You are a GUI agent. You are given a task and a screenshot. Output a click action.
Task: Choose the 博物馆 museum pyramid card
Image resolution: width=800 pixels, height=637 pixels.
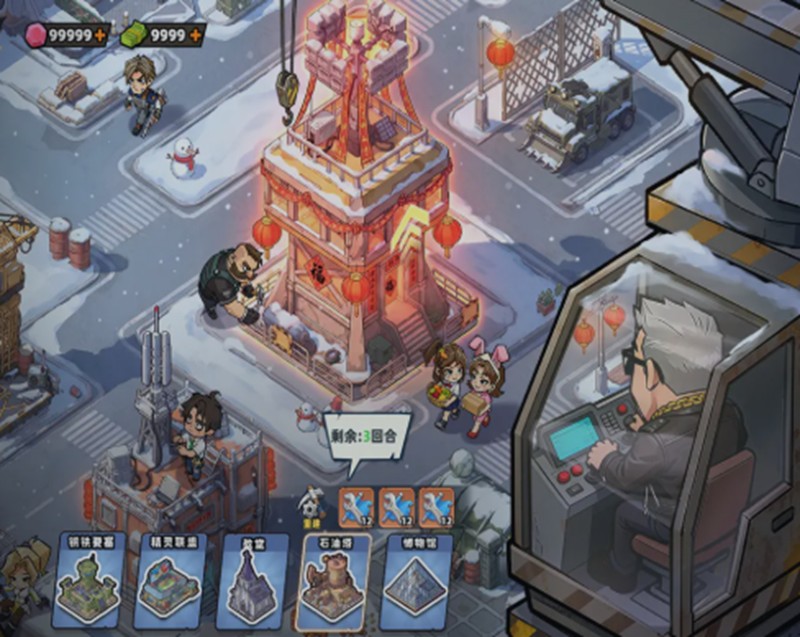coord(417,581)
